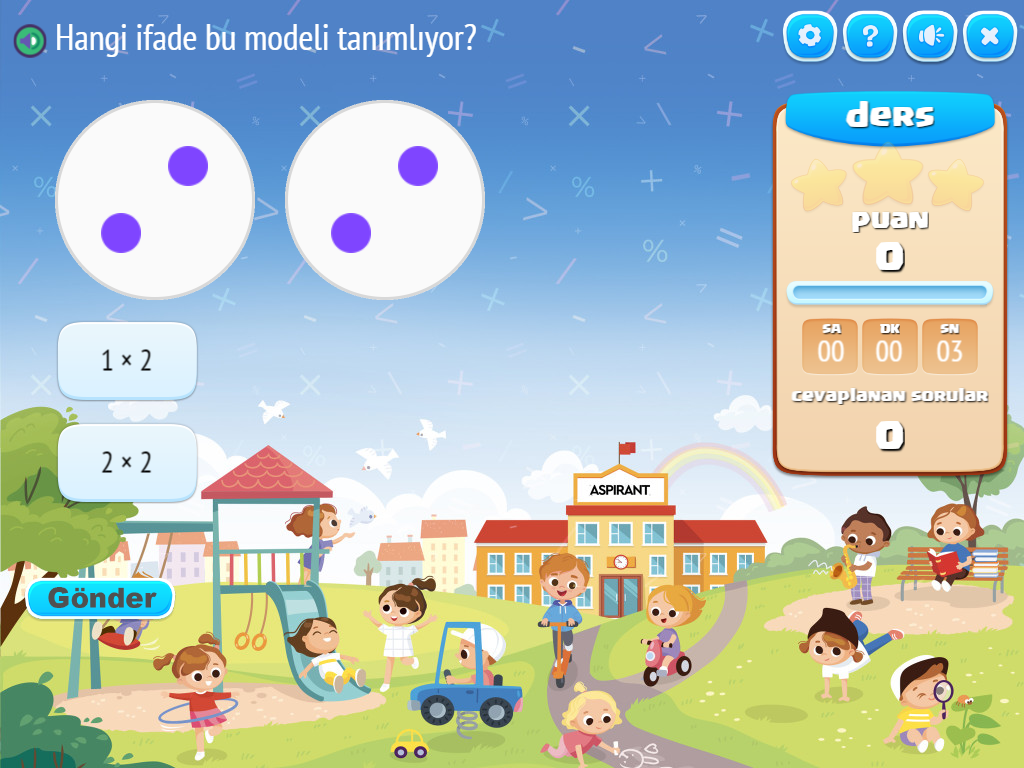Show help with the question mark button
The height and width of the screenshot is (768, 1024).
(870, 37)
